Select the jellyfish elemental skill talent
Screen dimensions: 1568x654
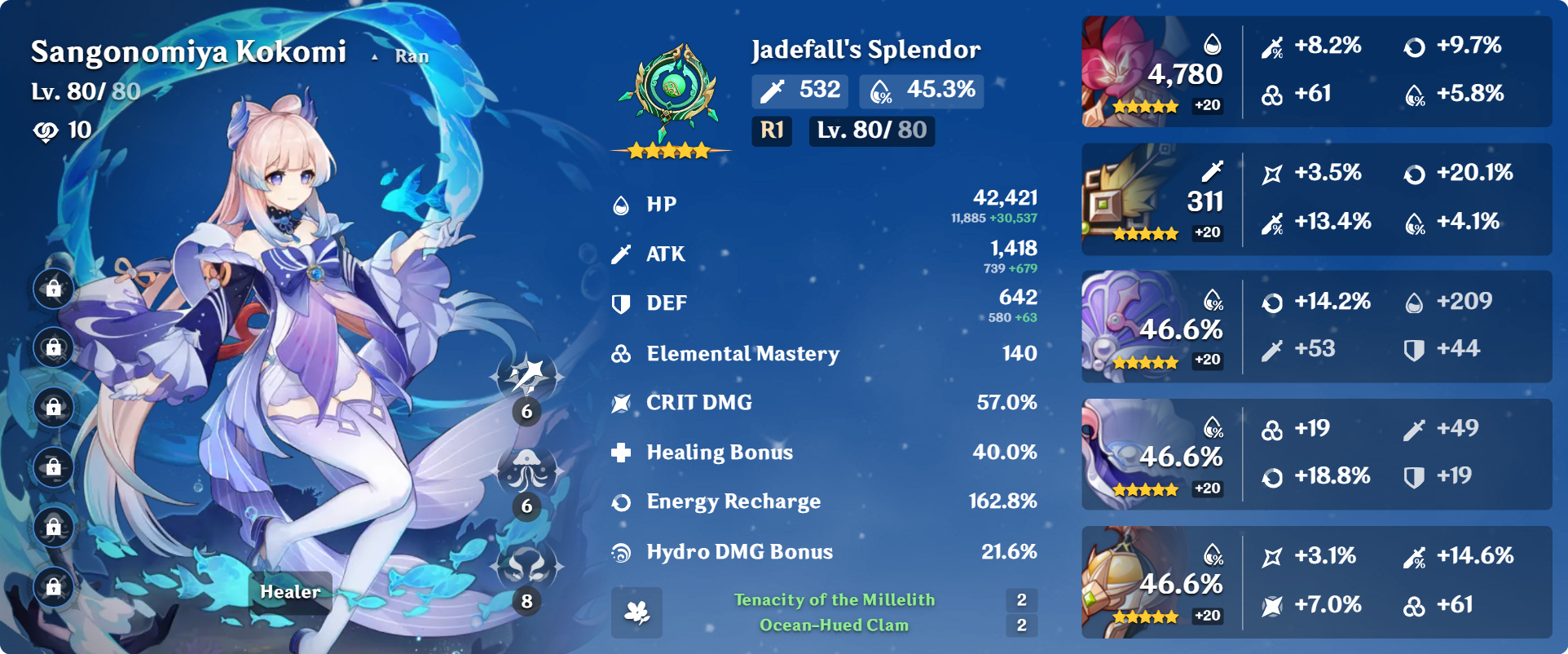pyautogui.click(x=526, y=471)
